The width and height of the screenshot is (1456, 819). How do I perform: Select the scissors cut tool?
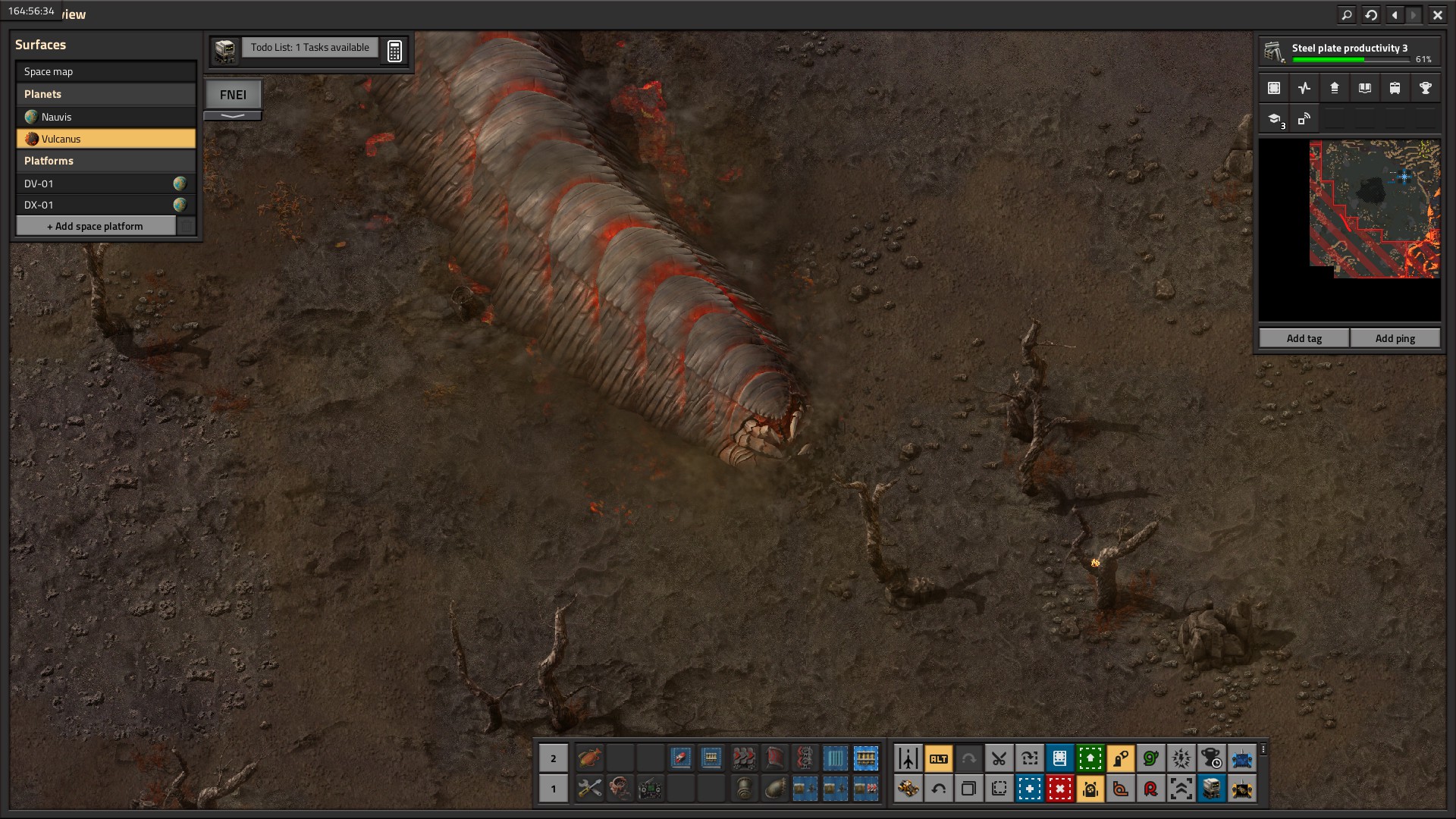tap(999, 758)
